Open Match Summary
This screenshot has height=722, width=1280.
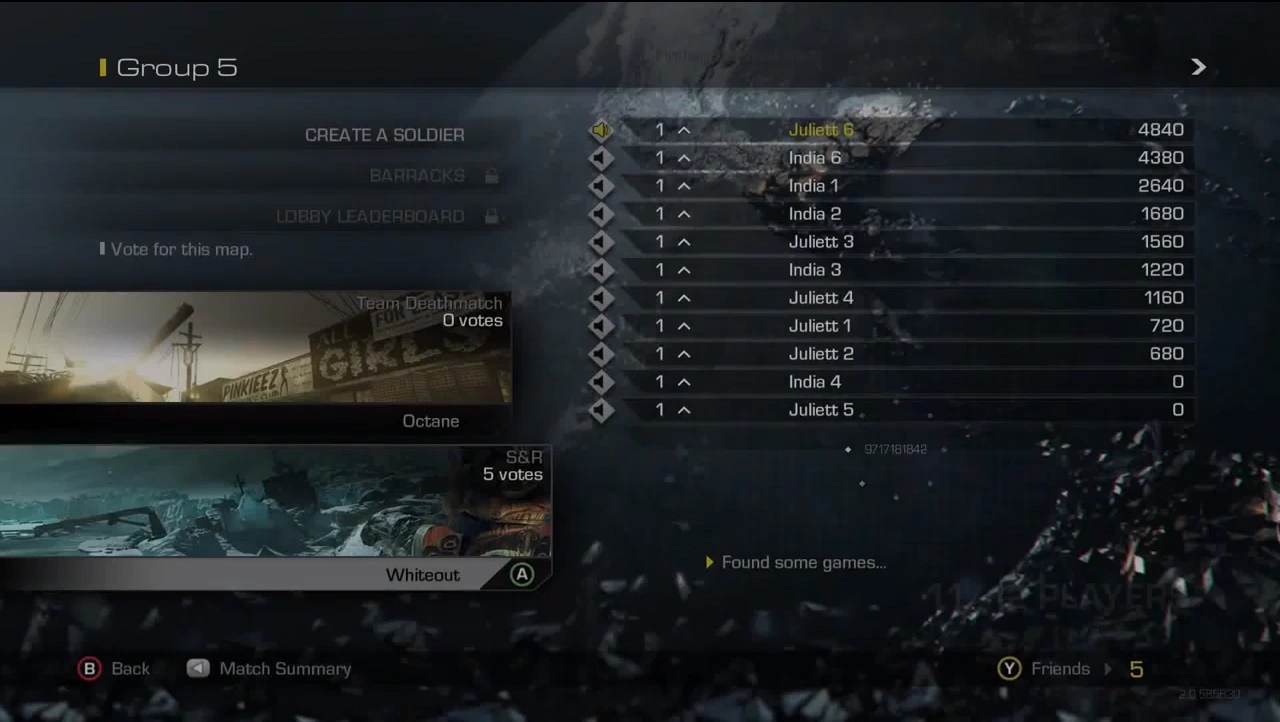pyautogui.click(x=285, y=668)
